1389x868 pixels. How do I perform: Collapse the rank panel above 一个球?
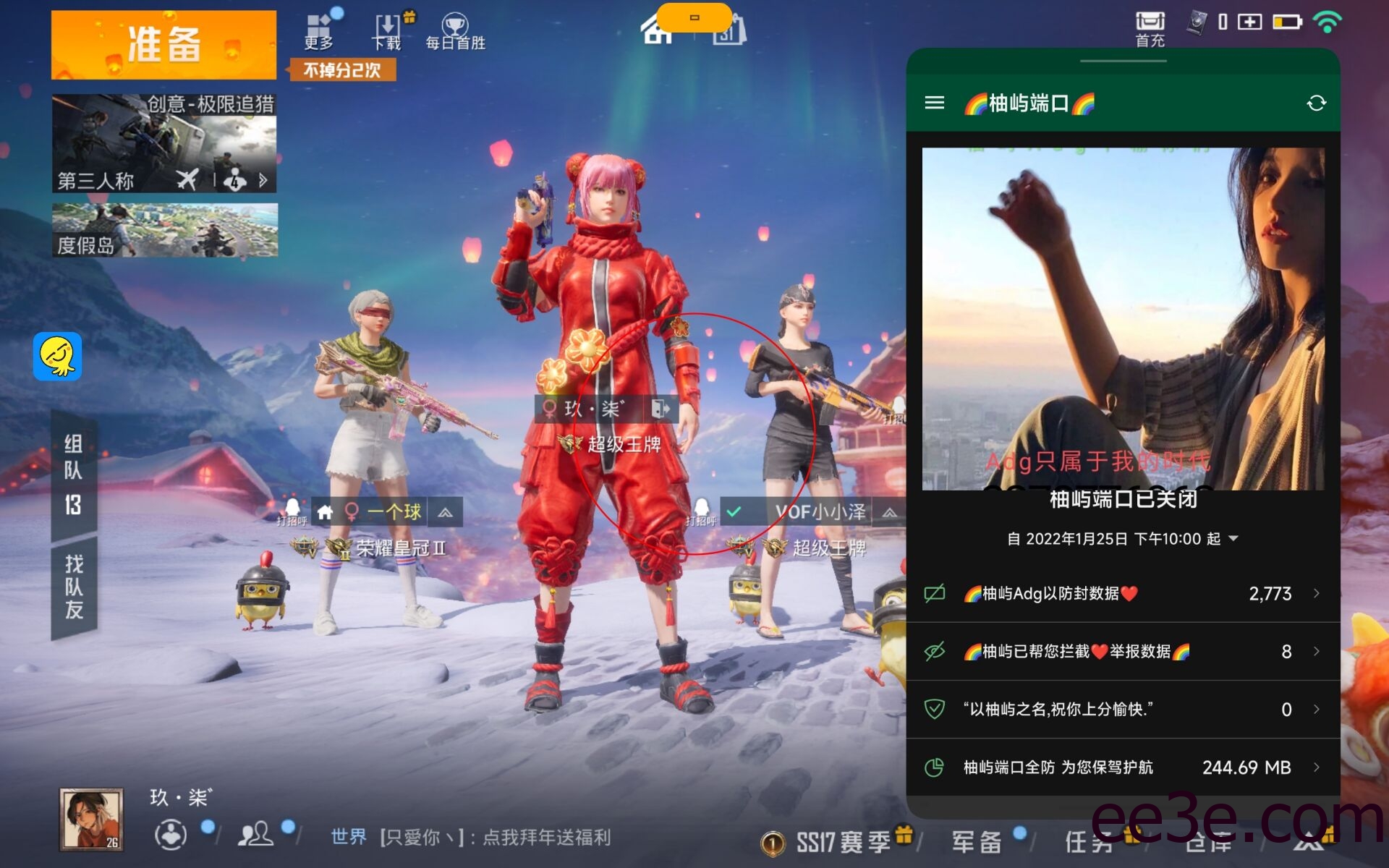point(446,511)
